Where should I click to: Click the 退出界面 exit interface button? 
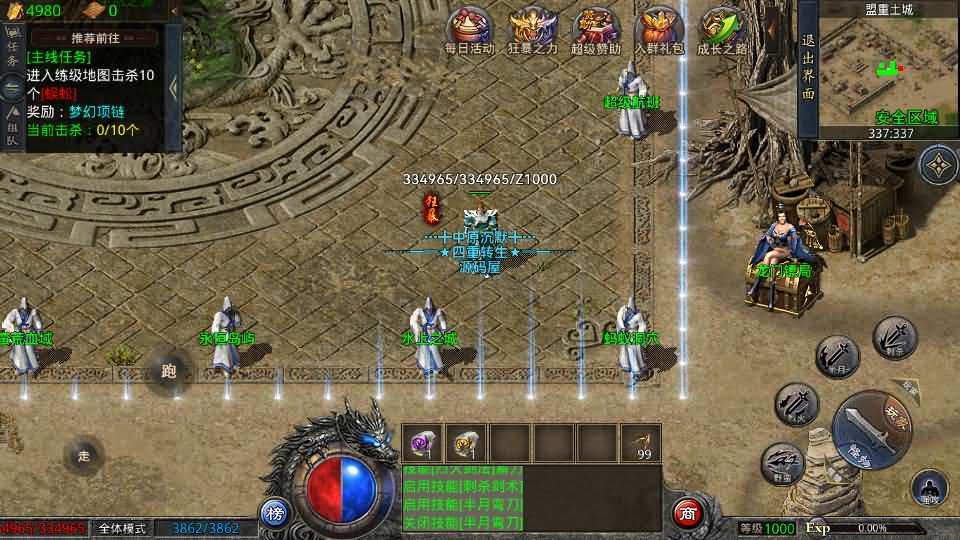tap(808, 68)
